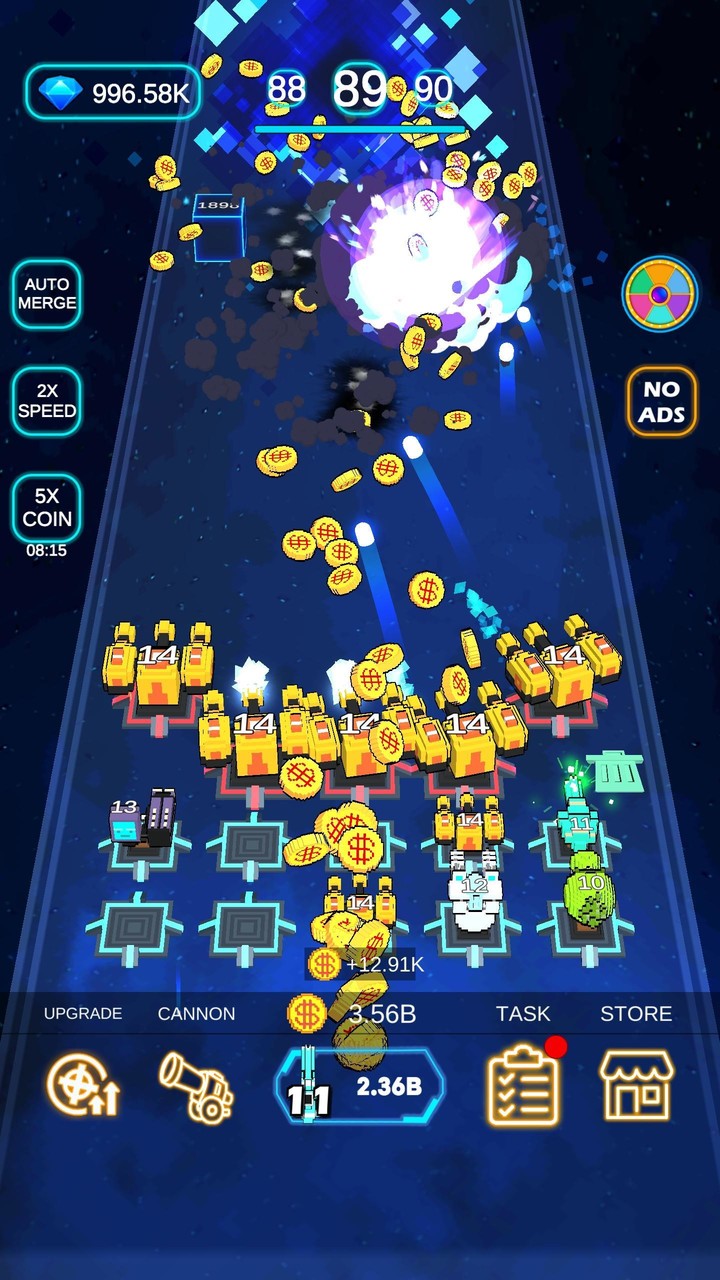Click the trash bin icon
Image resolution: width=720 pixels, height=1280 pixels.
(x=615, y=772)
